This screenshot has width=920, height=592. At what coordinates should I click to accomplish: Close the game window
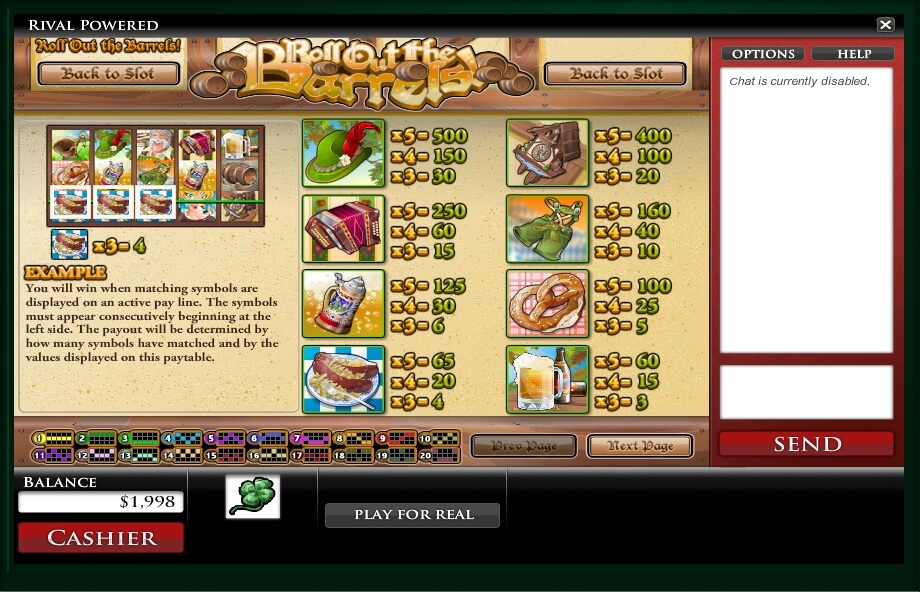(x=885, y=25)
